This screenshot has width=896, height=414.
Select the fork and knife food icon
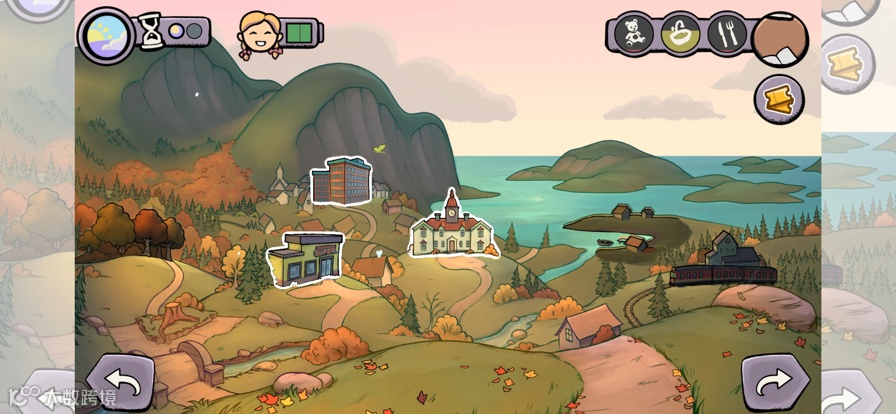[727, 35]
